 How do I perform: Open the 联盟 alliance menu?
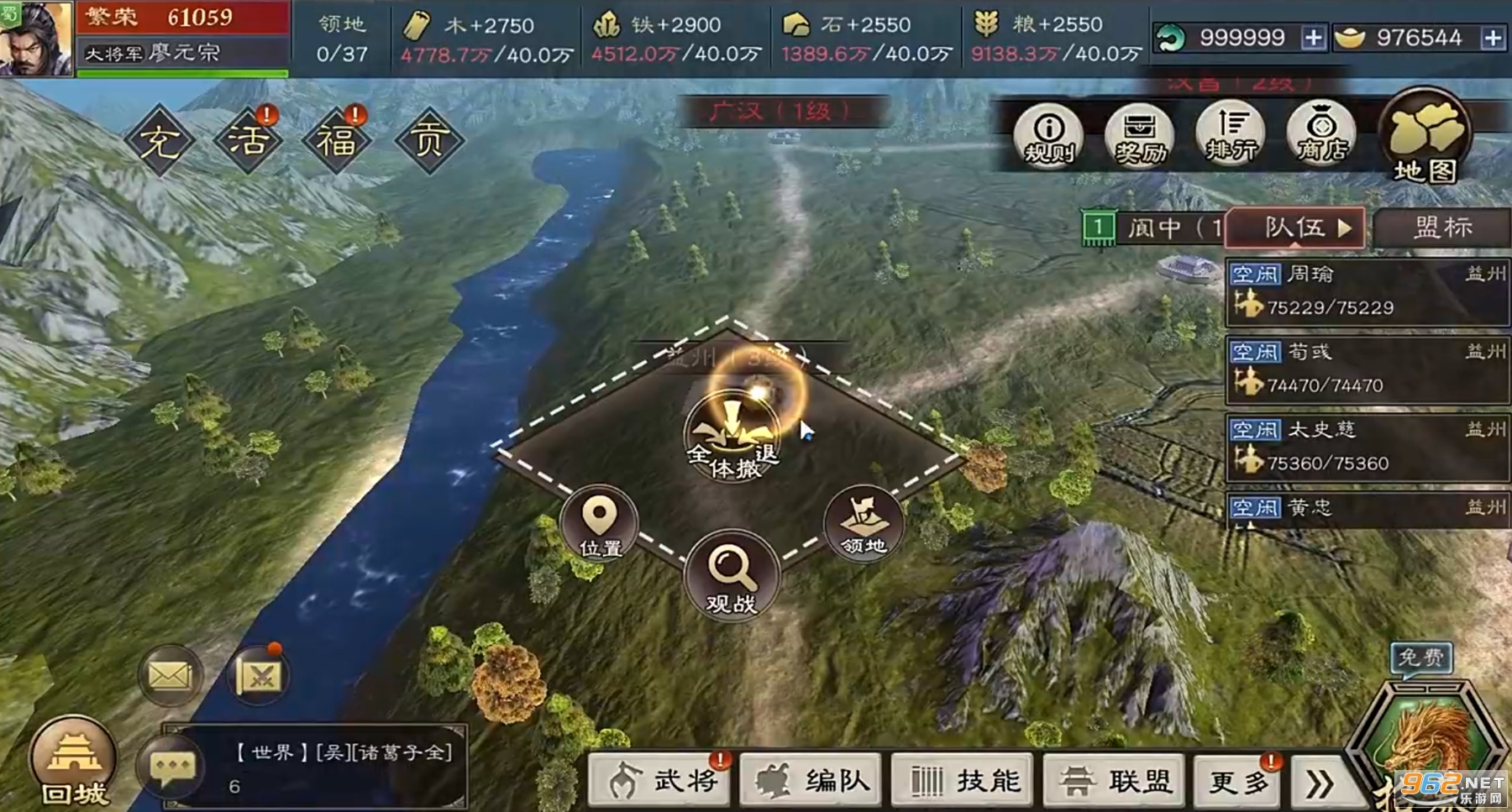click(1115, 781)
